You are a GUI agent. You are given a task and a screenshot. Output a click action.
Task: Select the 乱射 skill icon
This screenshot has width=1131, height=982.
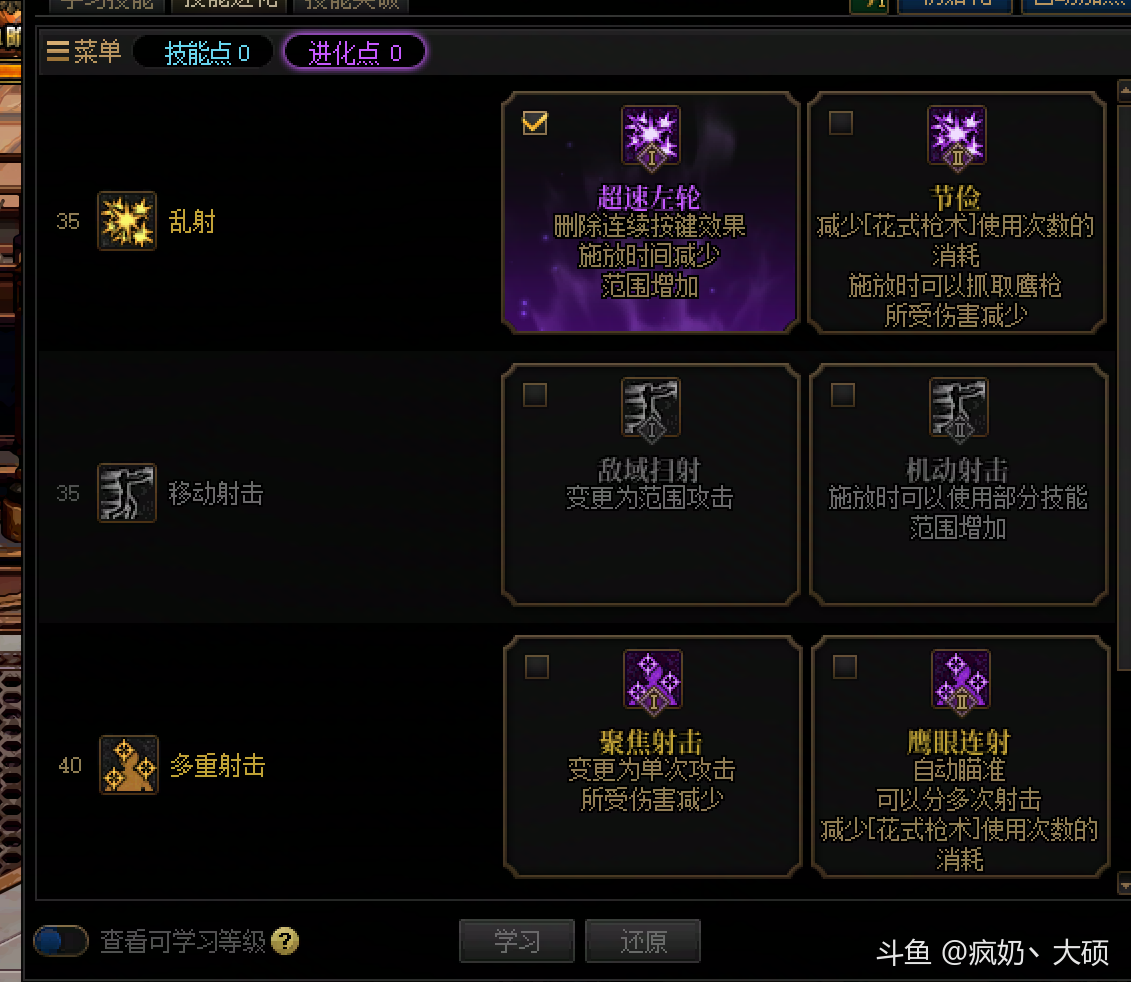[127, 221]
